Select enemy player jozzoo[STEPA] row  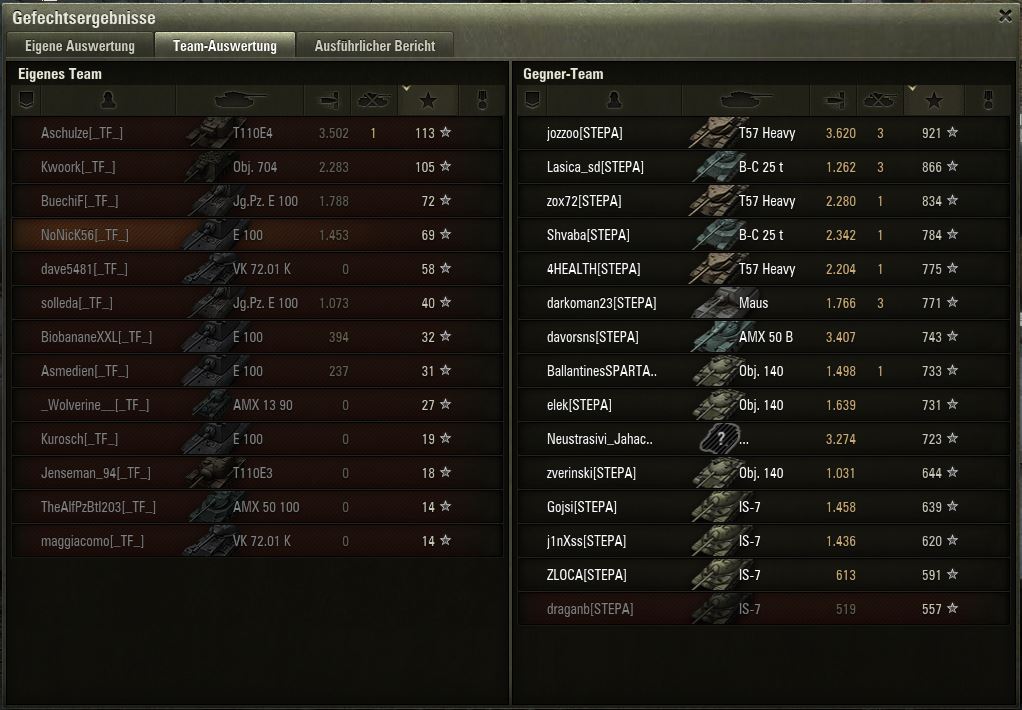pyautogui.click(x=585, y=133)
